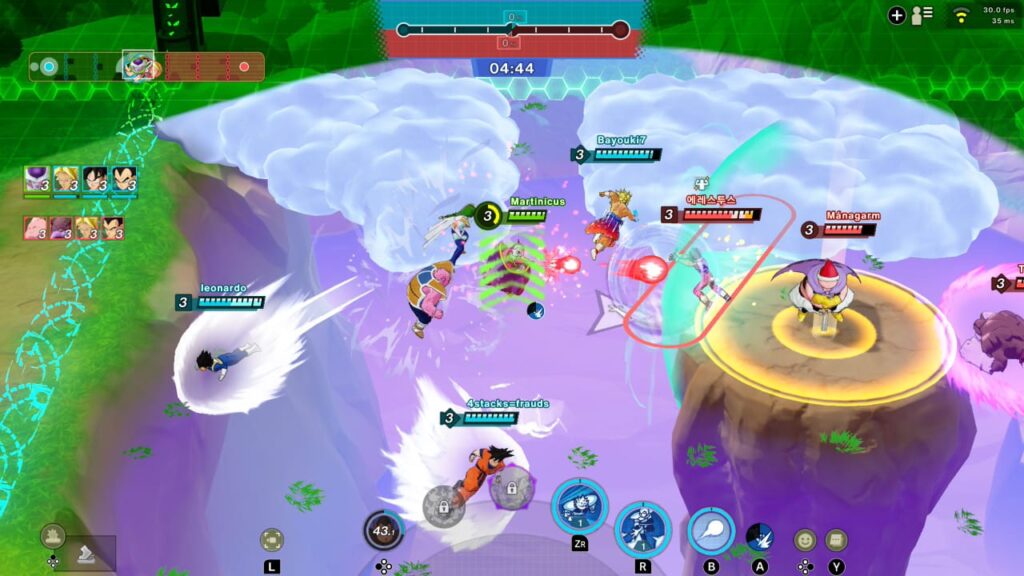Viewport: 1024px width, 576px height.
Task: Open the smiley emote button
Action: tap(805, 540)
